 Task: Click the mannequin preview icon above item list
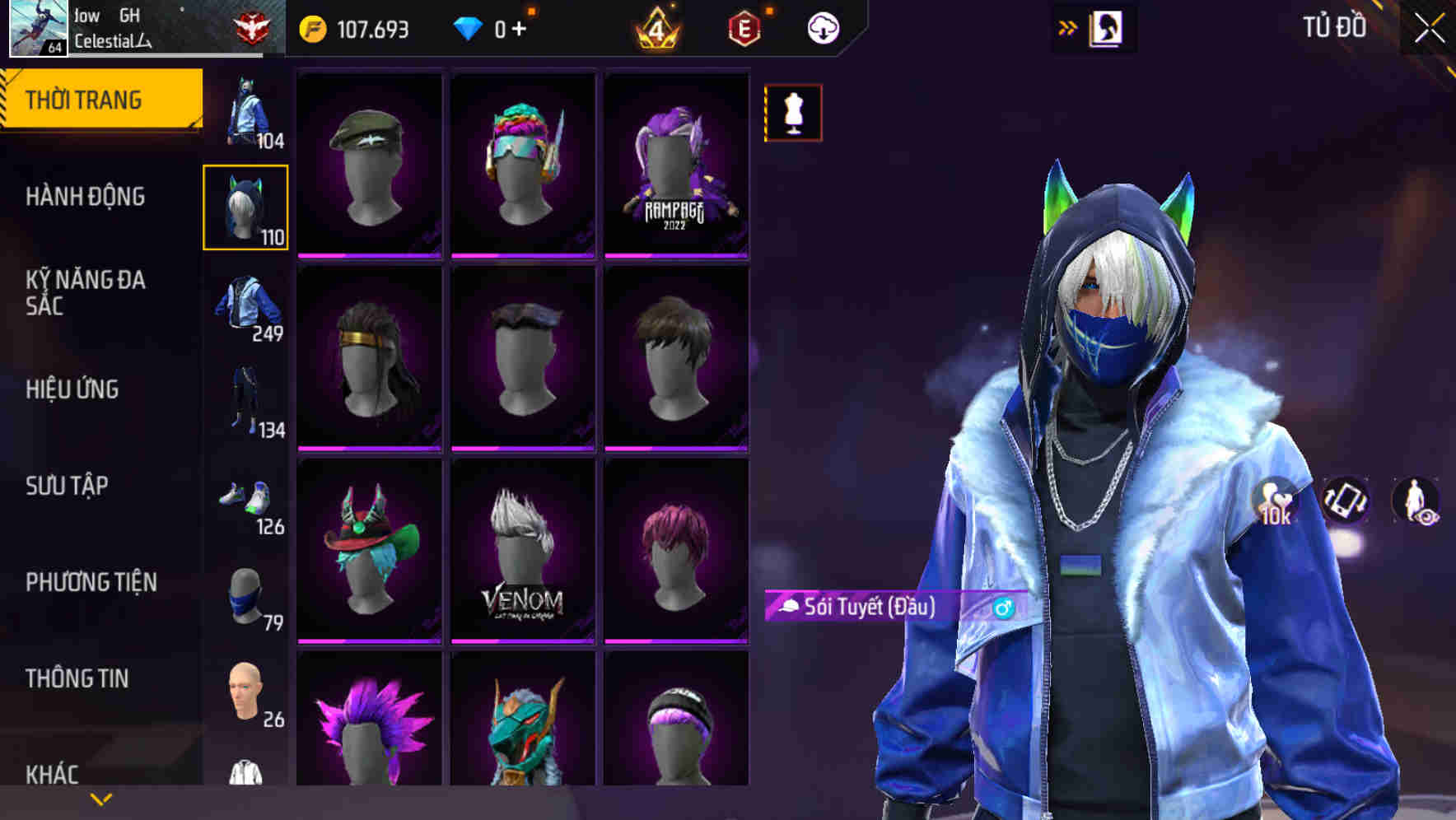[793, 115]
